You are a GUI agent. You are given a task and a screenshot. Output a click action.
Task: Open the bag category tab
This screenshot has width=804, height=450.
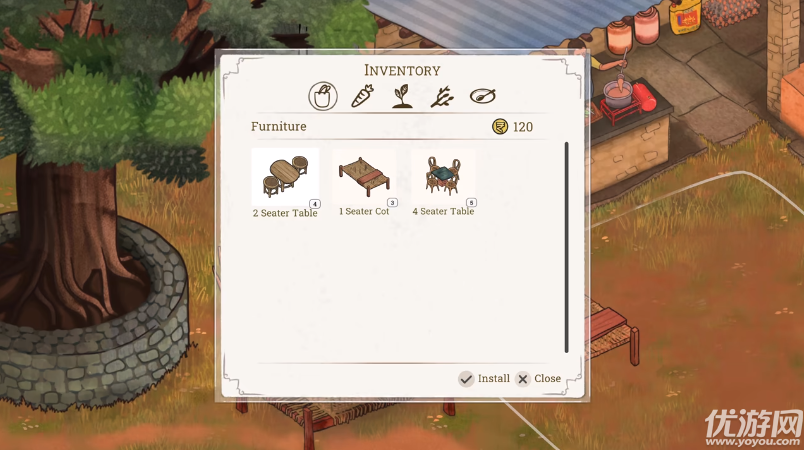322,96
